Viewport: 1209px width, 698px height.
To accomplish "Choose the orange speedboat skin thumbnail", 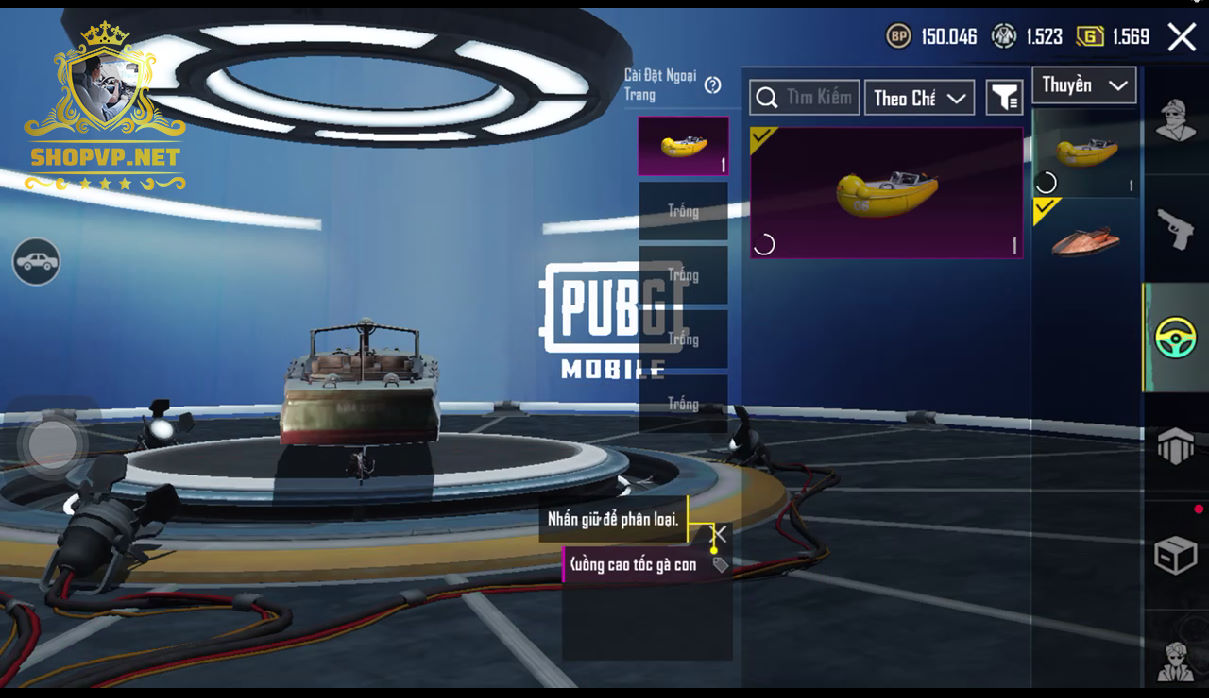I will pos(1085,237).
